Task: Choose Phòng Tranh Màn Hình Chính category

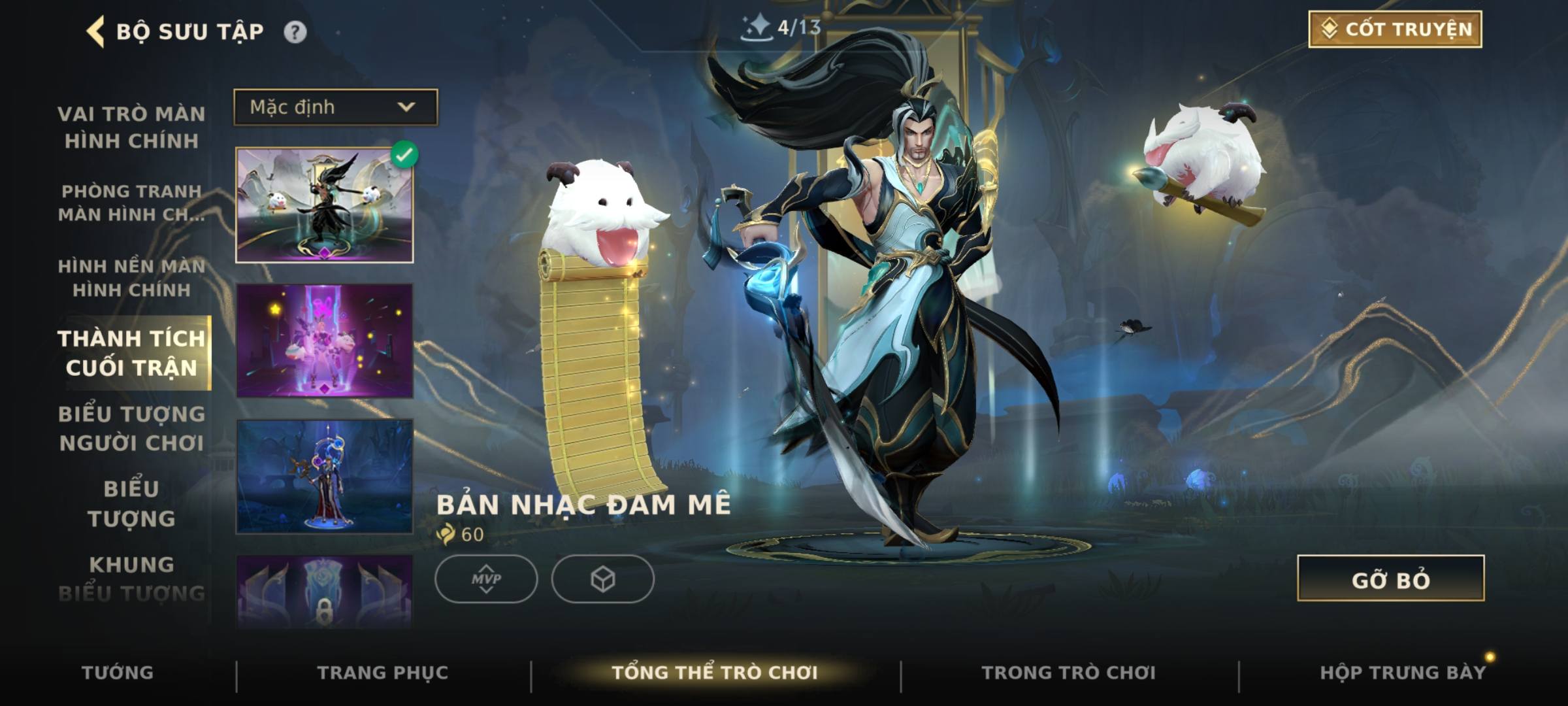Action: click(131, 203)
